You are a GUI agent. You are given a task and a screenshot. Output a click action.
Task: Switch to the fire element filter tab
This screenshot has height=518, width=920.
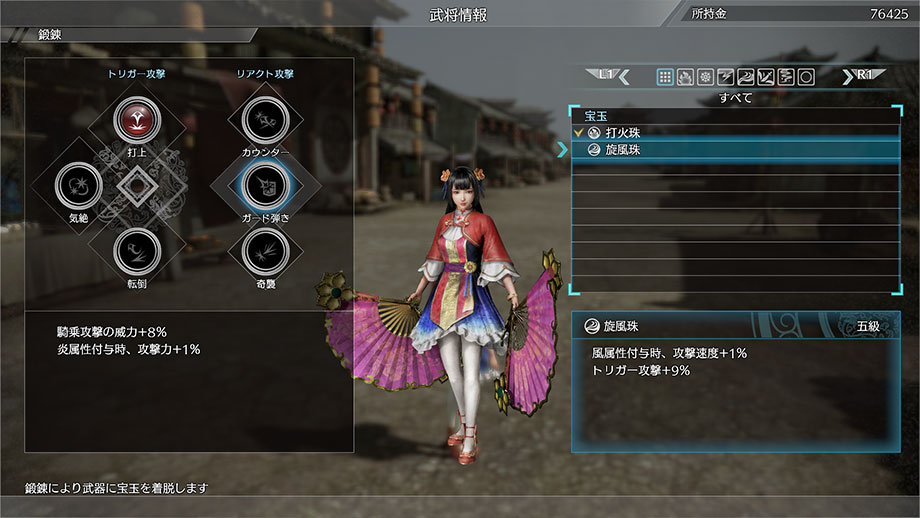click(x=685, y=76)
